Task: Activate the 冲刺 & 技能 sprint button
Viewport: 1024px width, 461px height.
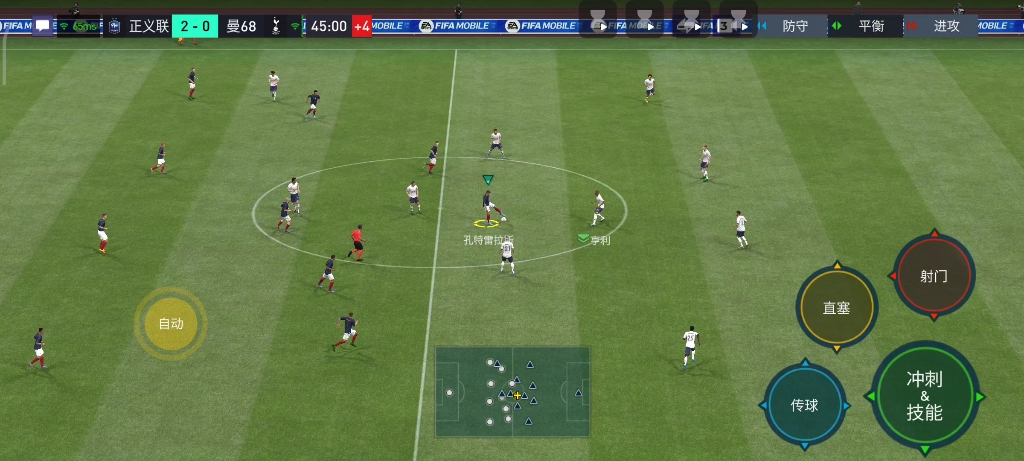Action: [924, 396]
